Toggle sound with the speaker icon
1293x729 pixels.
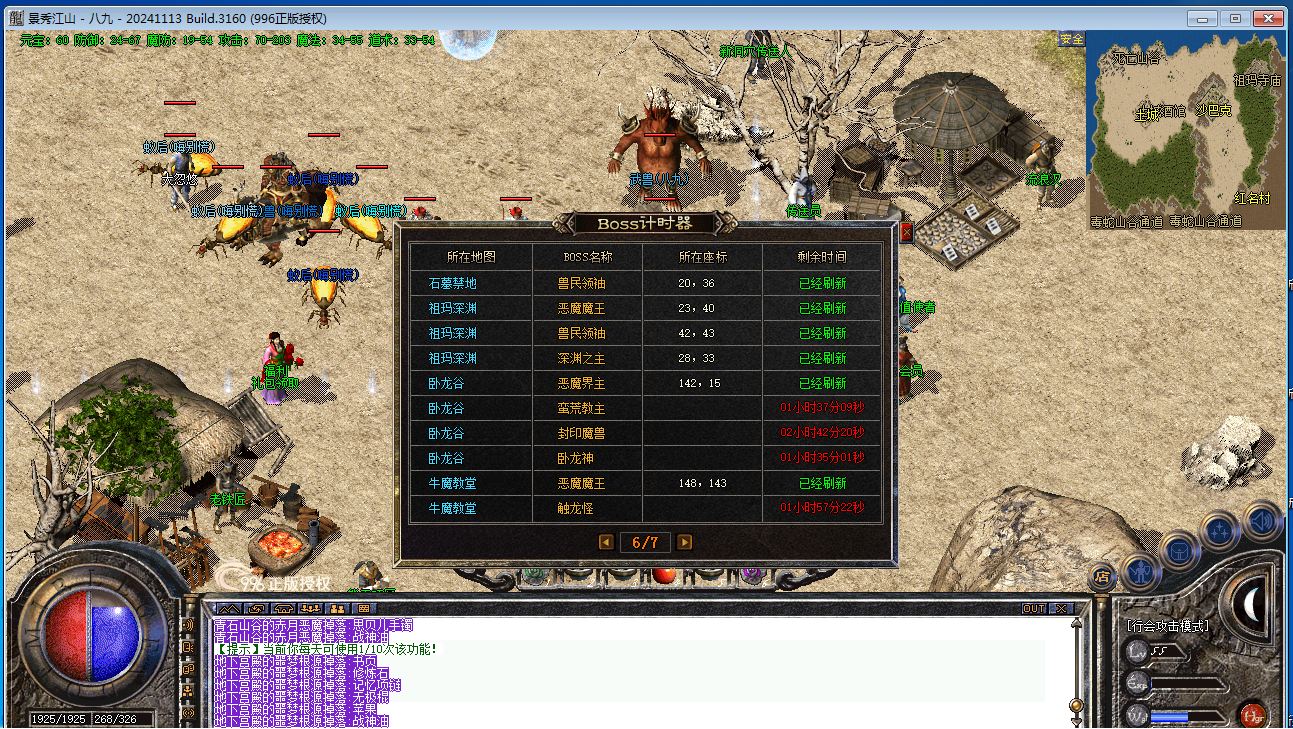[x=1262, y=520]
